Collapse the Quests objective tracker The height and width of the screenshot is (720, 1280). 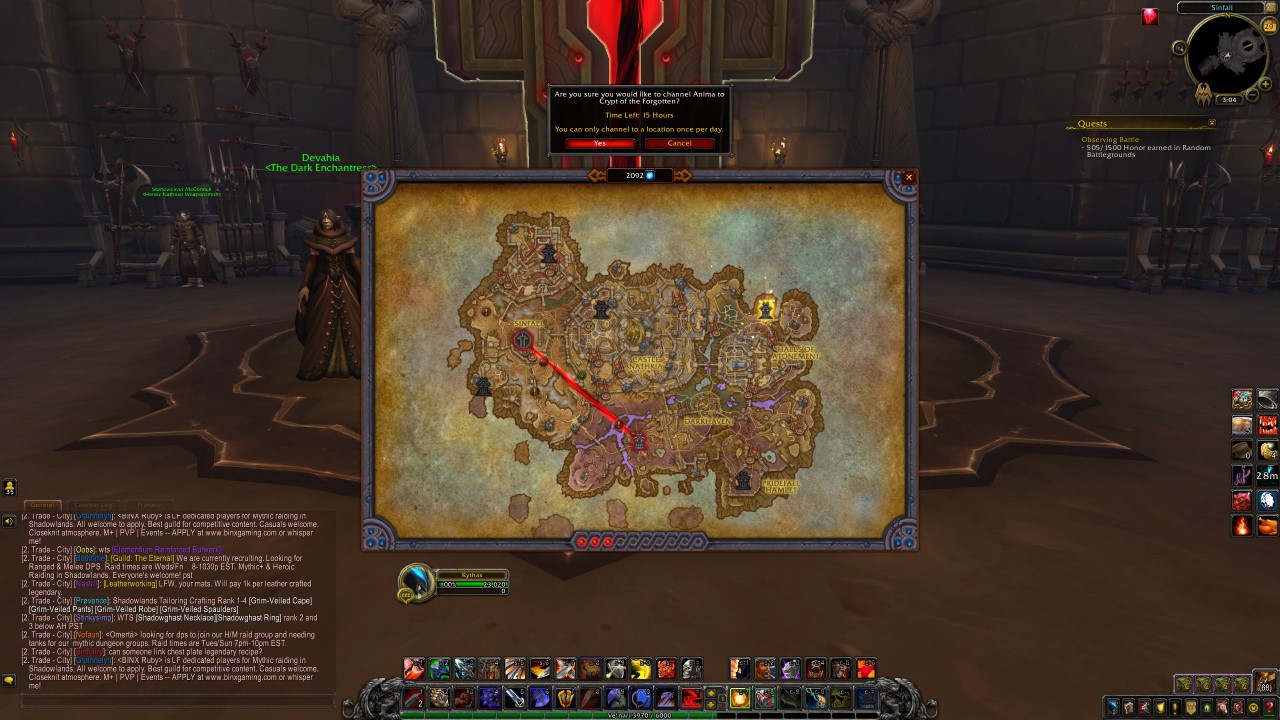[1211, 123]
